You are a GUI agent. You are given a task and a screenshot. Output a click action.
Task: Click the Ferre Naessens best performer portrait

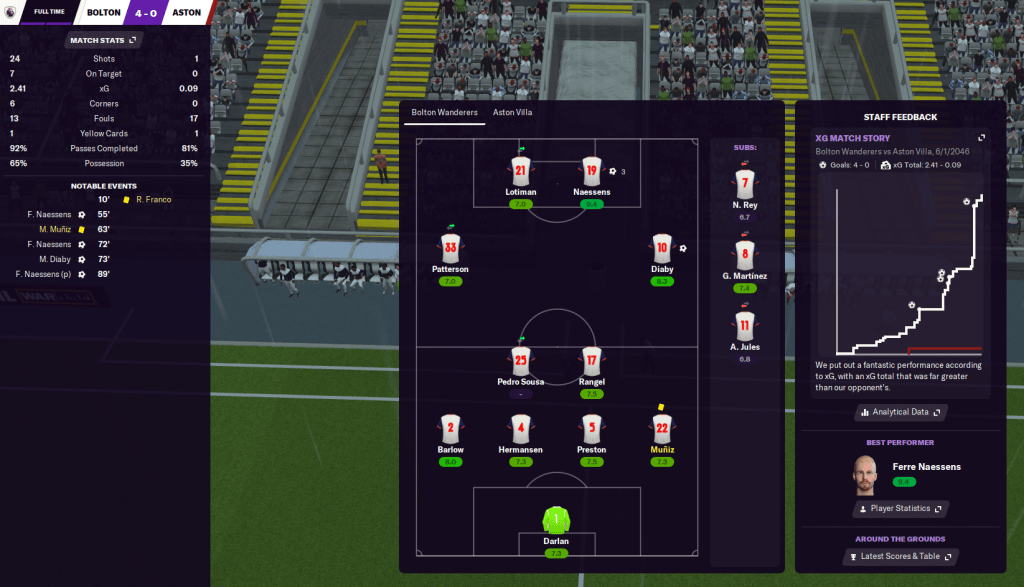pos(865,474)
